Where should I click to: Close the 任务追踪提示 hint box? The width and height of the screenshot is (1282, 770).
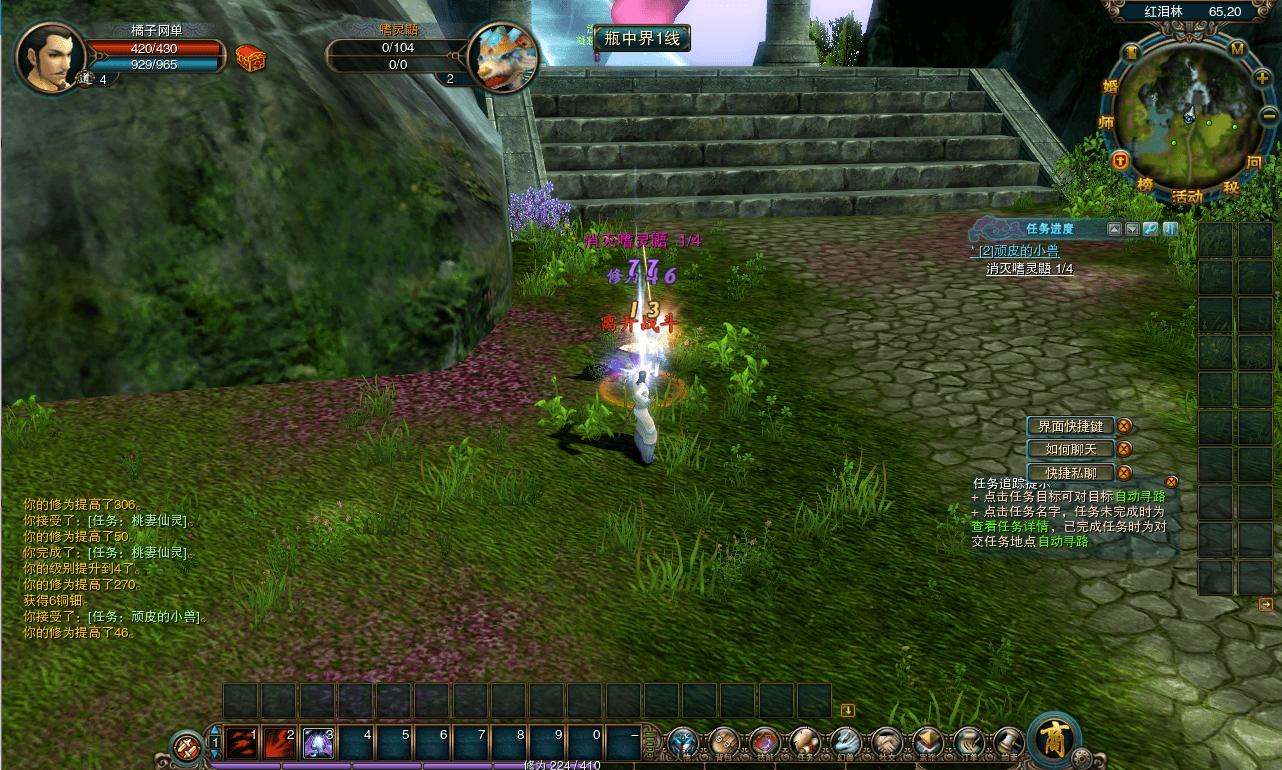pyautogui.click(x=1172, y=481)
